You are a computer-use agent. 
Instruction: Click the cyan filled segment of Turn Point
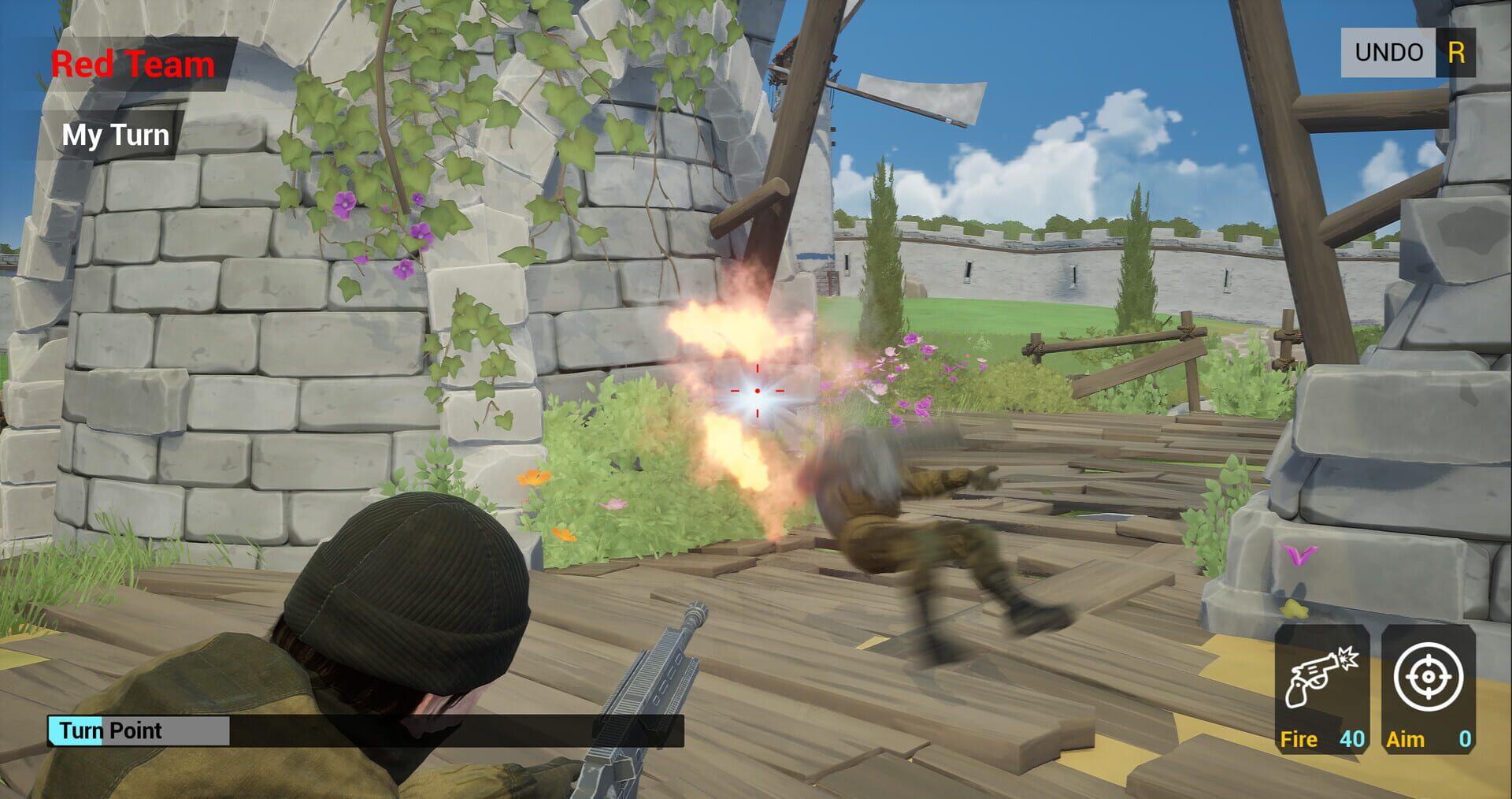(75, 731)
